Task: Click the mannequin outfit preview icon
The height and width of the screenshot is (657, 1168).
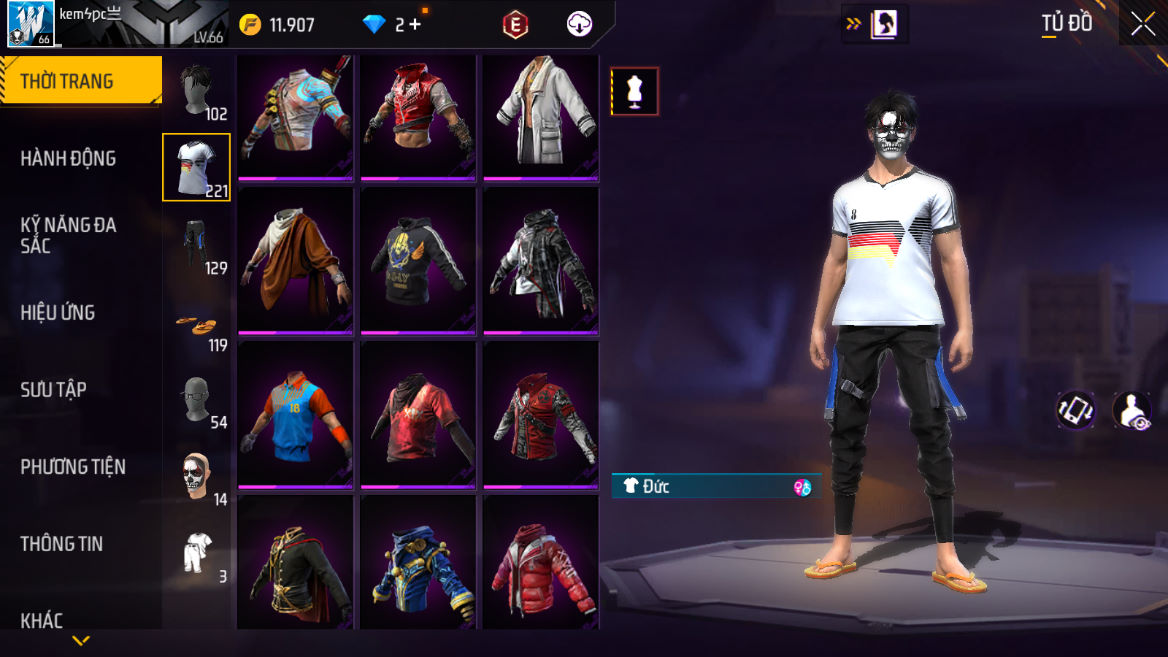Action: point(635,91)
